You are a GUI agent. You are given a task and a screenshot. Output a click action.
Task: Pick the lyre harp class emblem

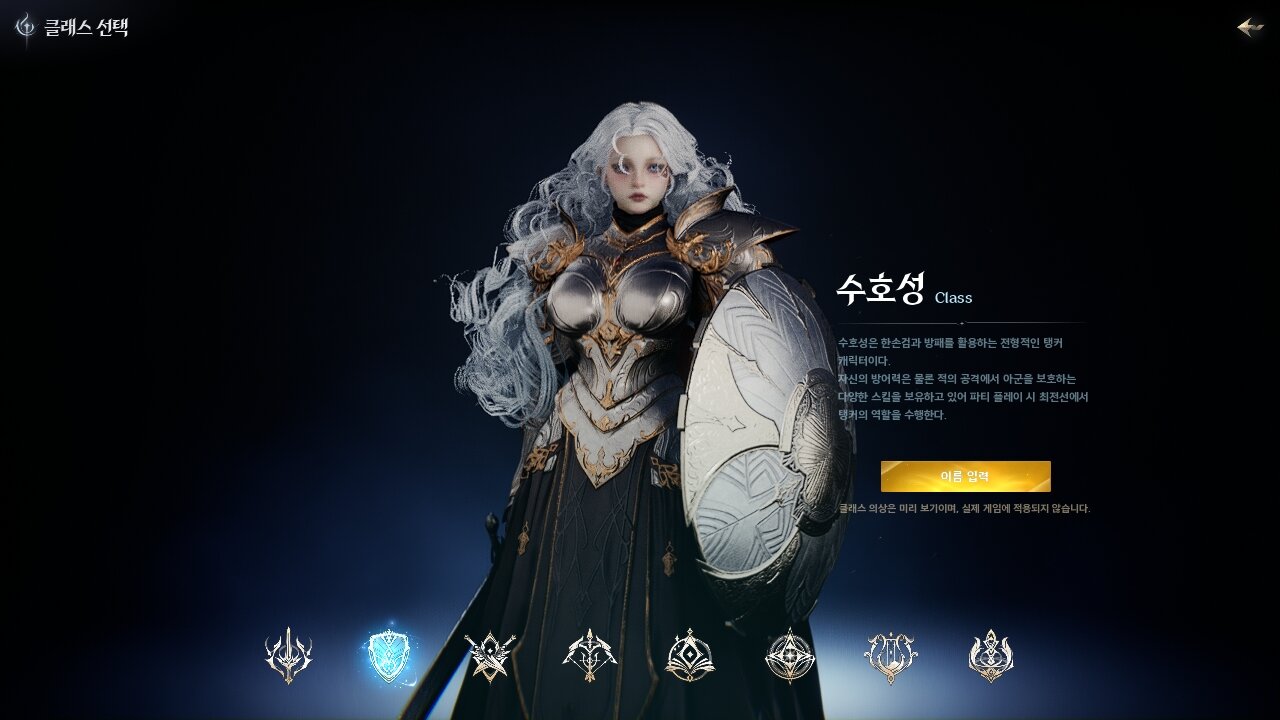click(890, 656)
